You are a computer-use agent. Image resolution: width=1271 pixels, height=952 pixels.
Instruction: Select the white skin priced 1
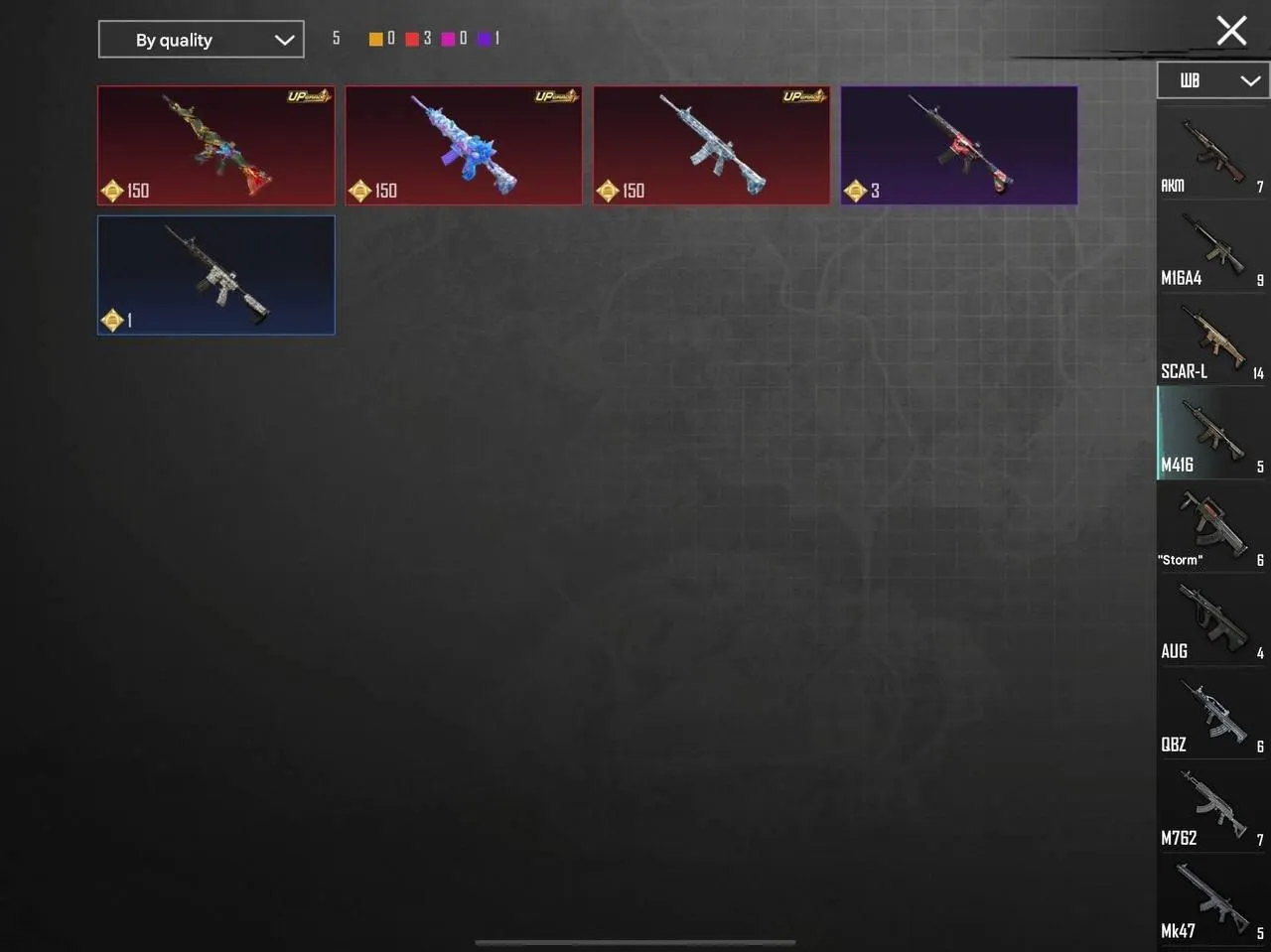coord(215,275)
